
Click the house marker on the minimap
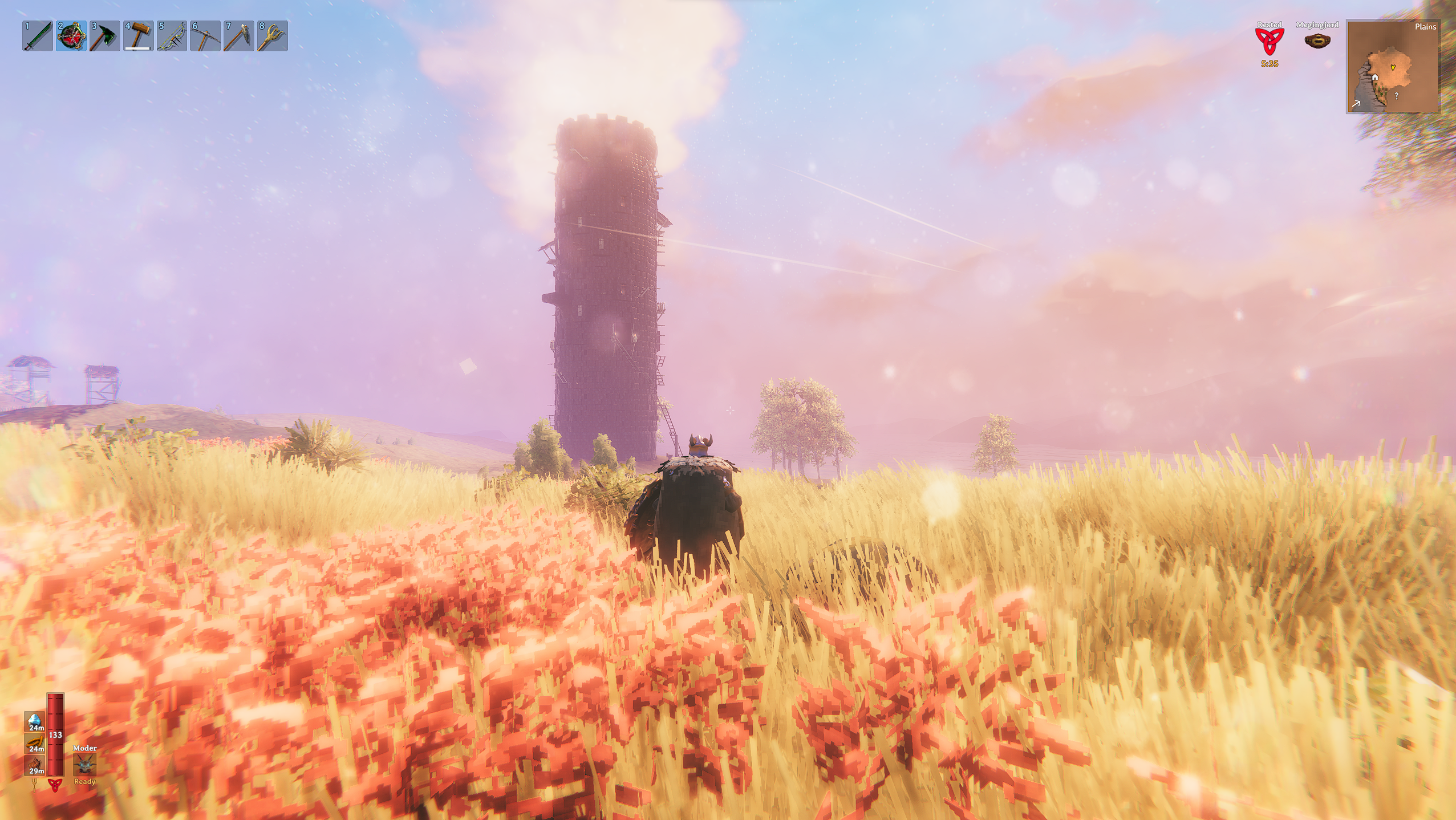(1375, 78)
